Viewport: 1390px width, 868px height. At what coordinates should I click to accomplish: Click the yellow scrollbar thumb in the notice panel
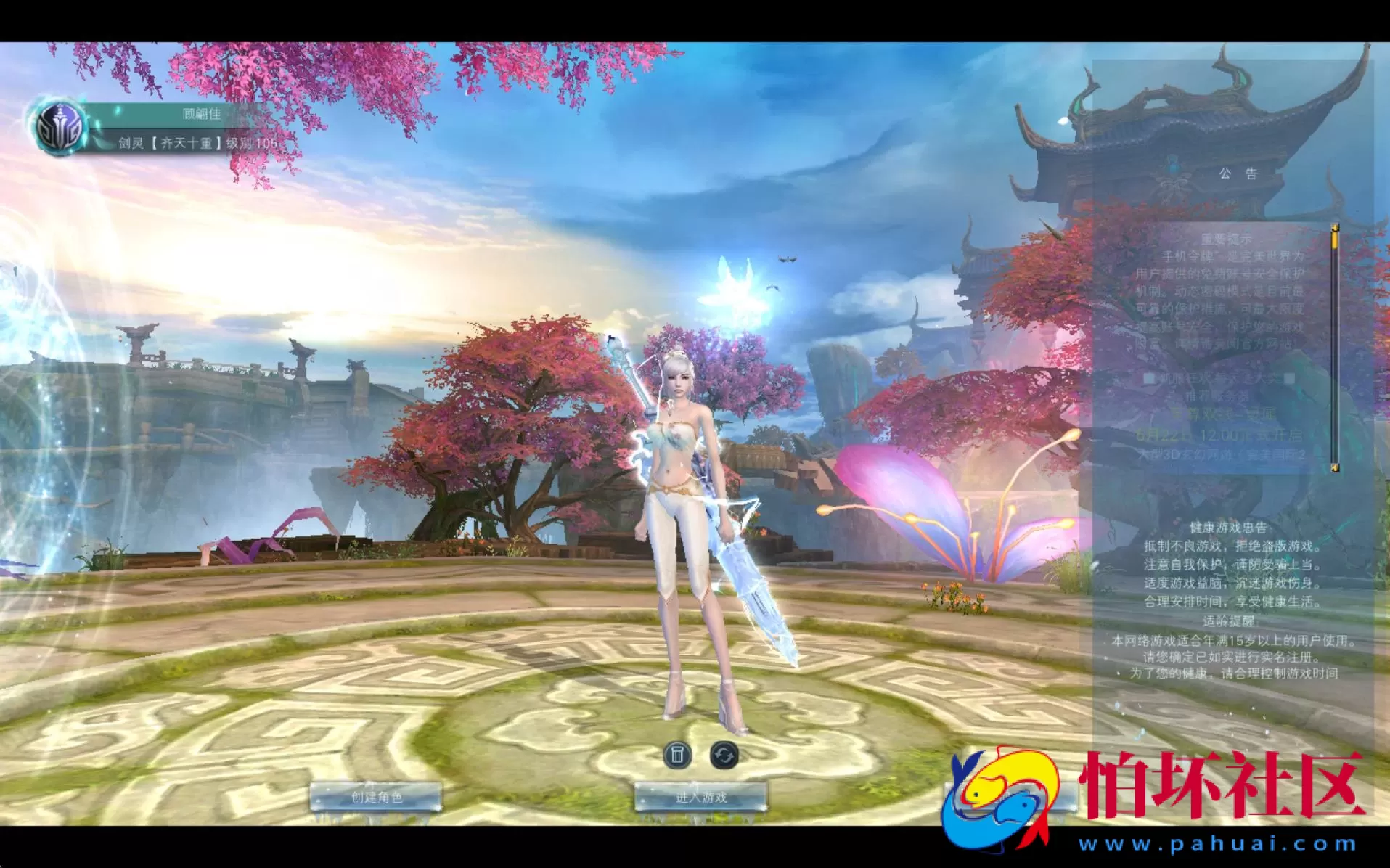point(1336,239)
